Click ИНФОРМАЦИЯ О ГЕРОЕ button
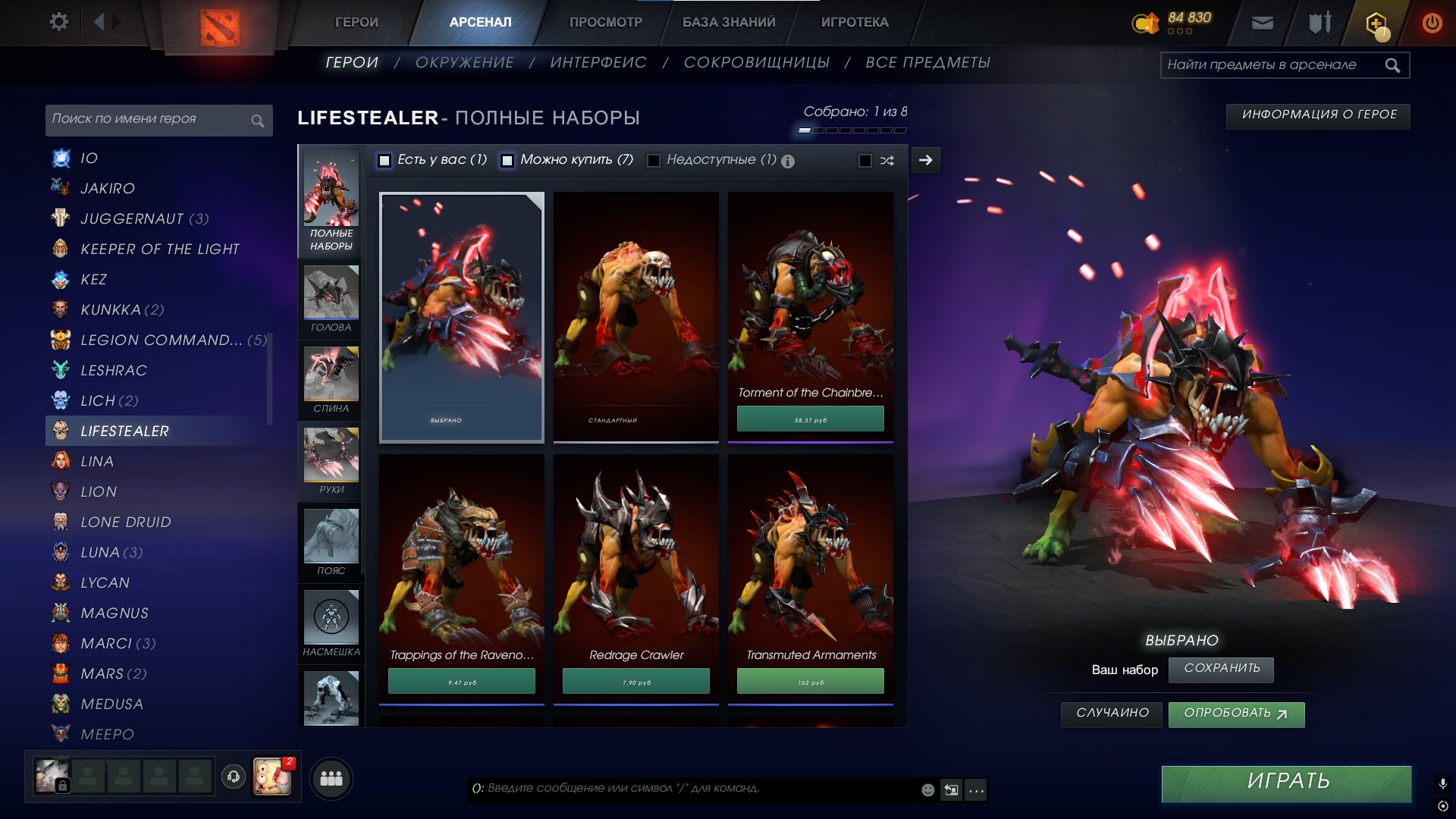The width and height of the screenshot is (1456, 819). [1319, 115]
